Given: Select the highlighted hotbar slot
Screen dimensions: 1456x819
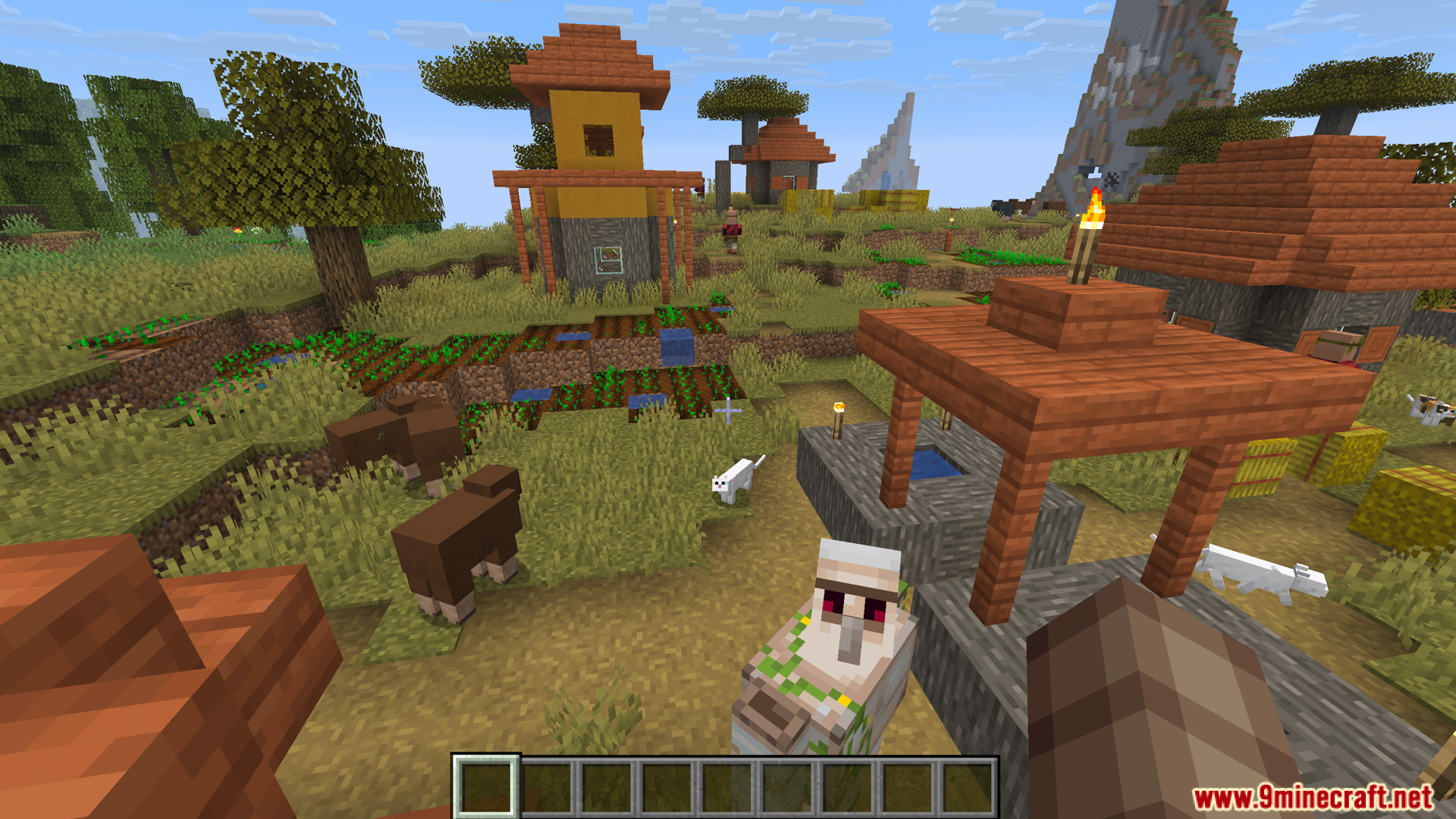Looking at the screenshot, I should (486, 787).
